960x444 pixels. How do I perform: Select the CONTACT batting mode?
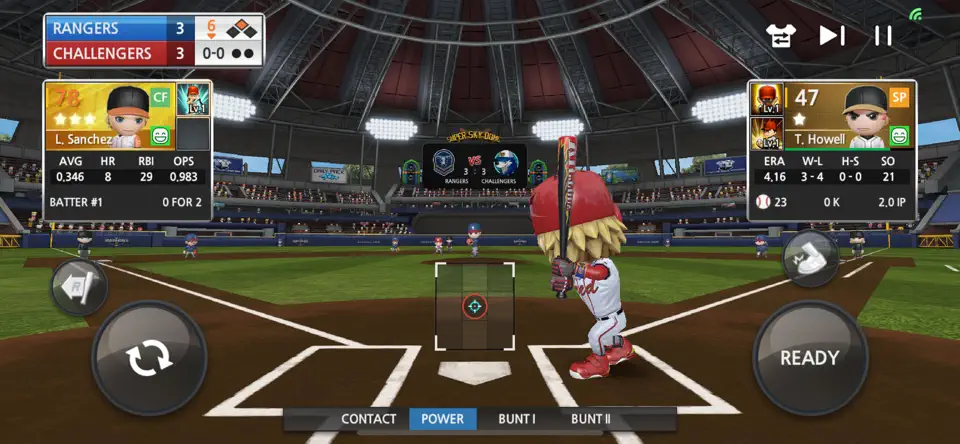click(x=368, y=419)
